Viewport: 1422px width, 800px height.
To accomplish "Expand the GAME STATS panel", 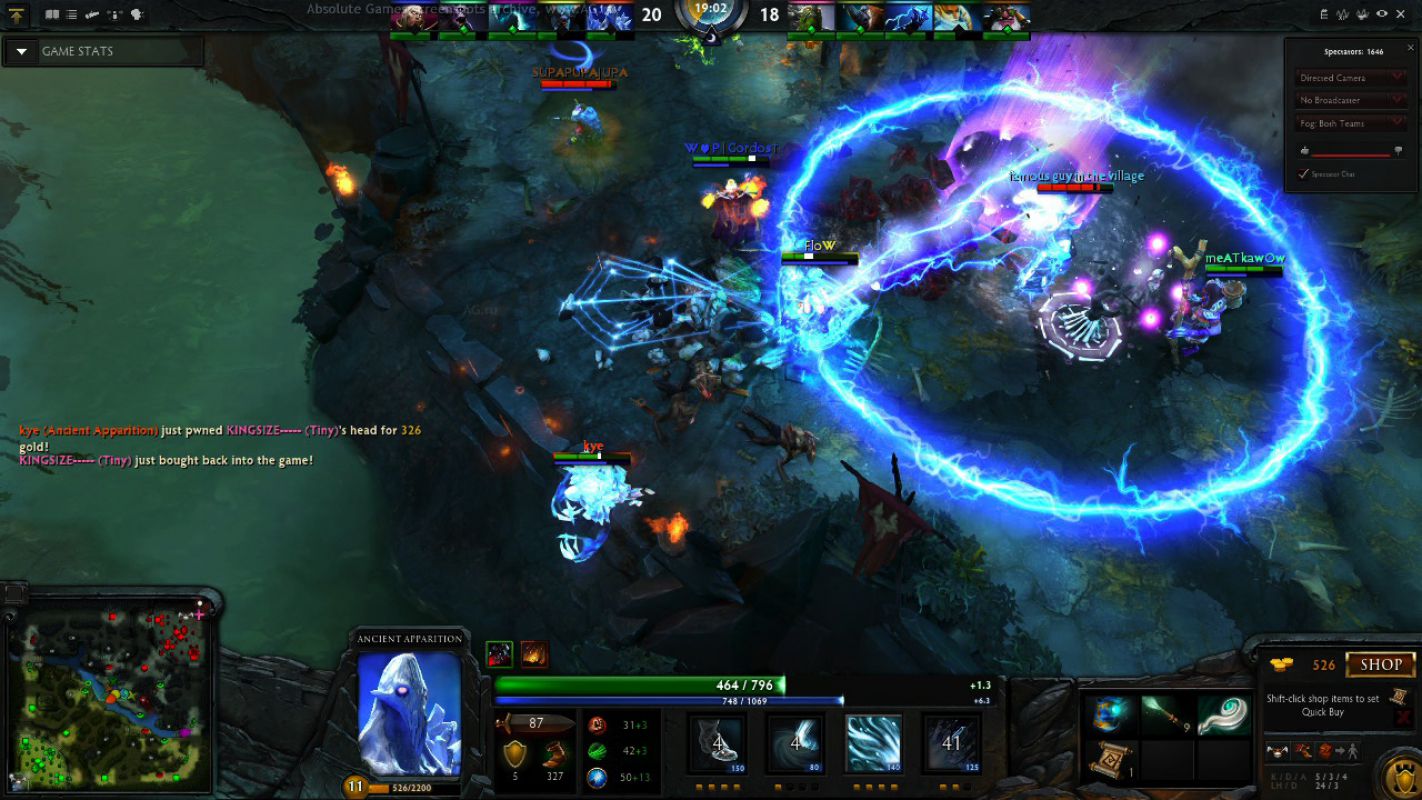I will 20,51.
